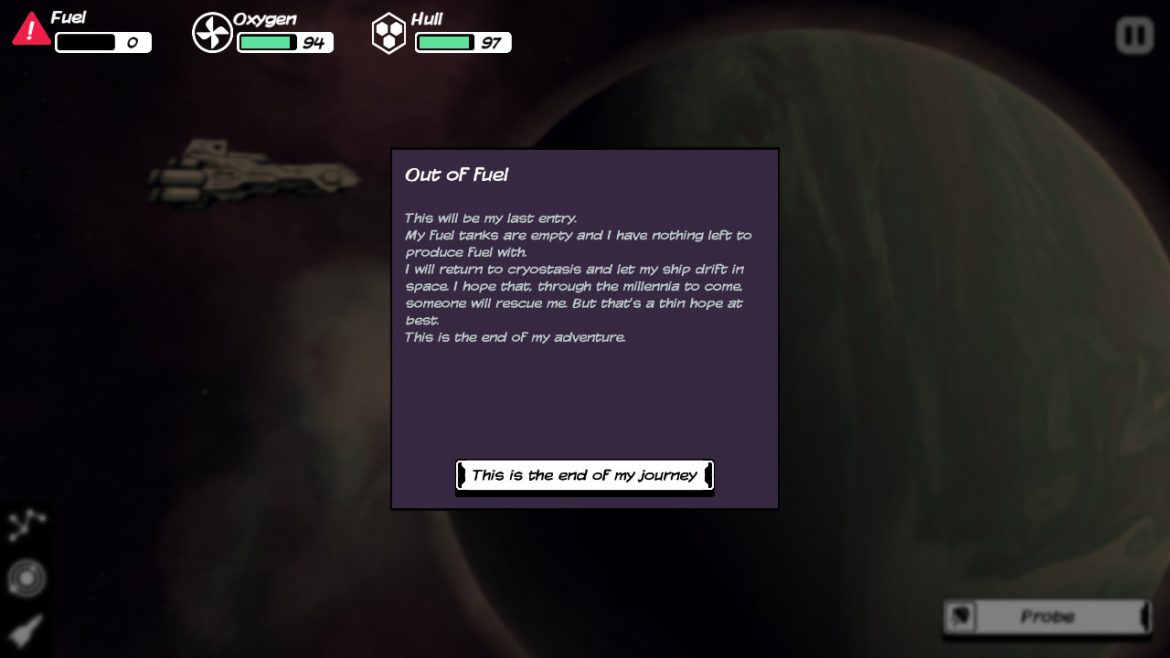The width and height of the screenshot is (1170, 658).
Task: Click the Oxygen fan icon
Action: click(212, 33)
